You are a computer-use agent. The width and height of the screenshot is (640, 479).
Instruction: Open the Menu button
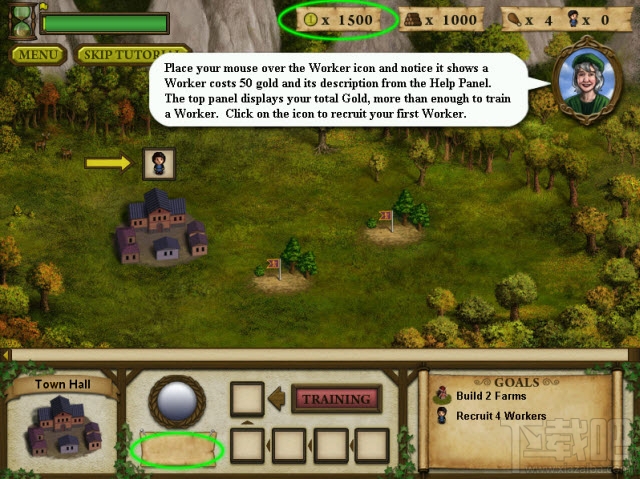35,54
